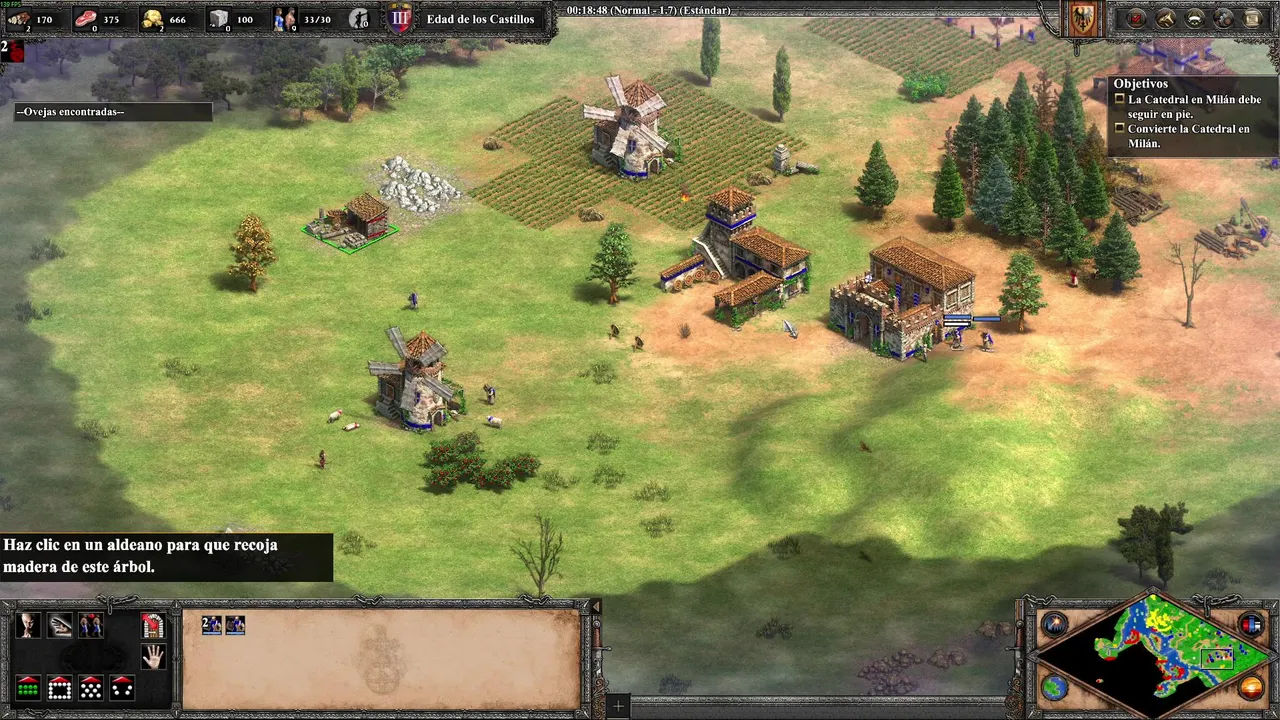
Task: Activate the flank formation icon
Action: [x=122, y=688]
